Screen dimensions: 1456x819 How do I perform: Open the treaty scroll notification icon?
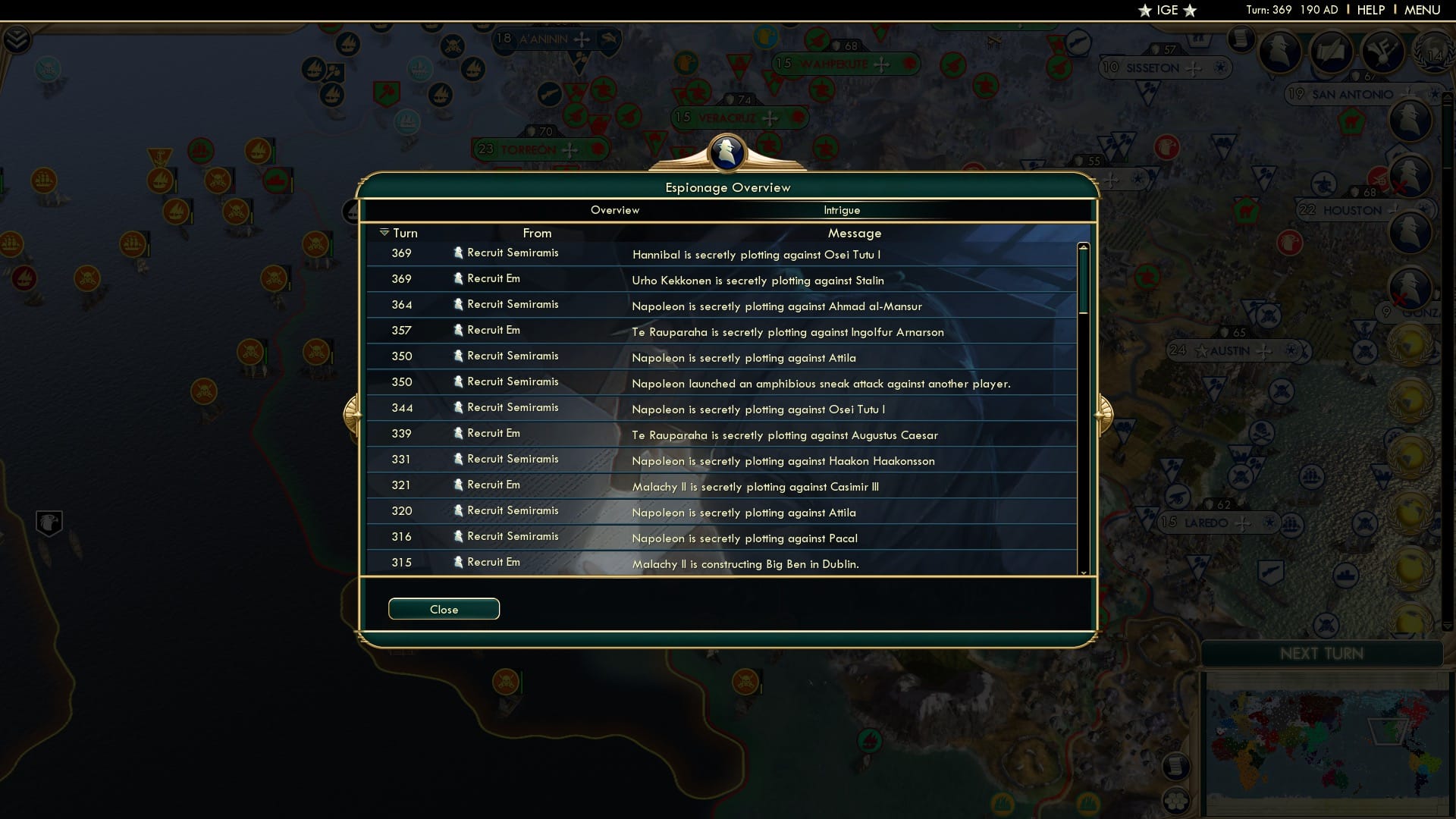[x=1332, y=51]
